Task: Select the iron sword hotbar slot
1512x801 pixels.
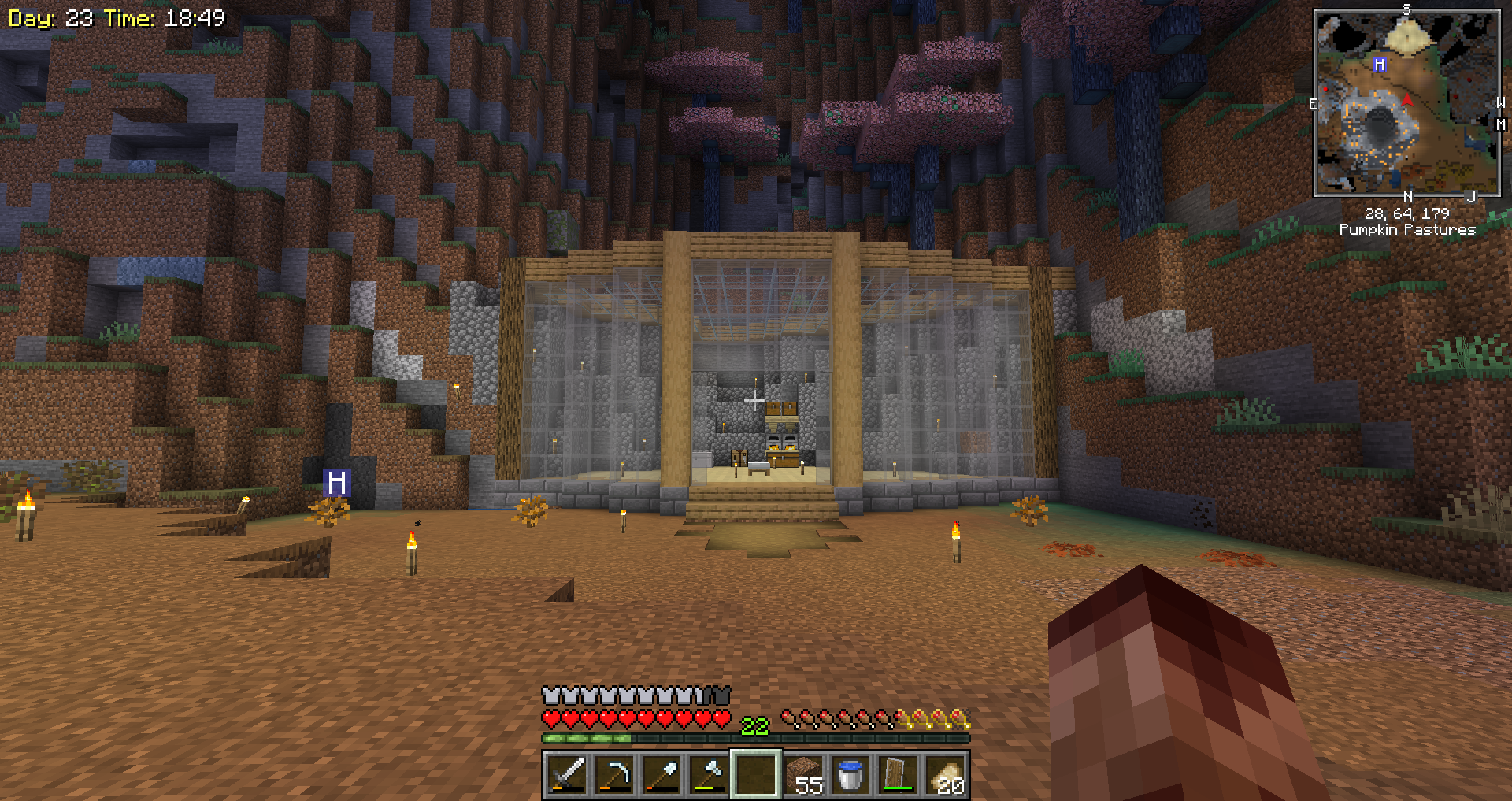Action: tap(567, 774)
